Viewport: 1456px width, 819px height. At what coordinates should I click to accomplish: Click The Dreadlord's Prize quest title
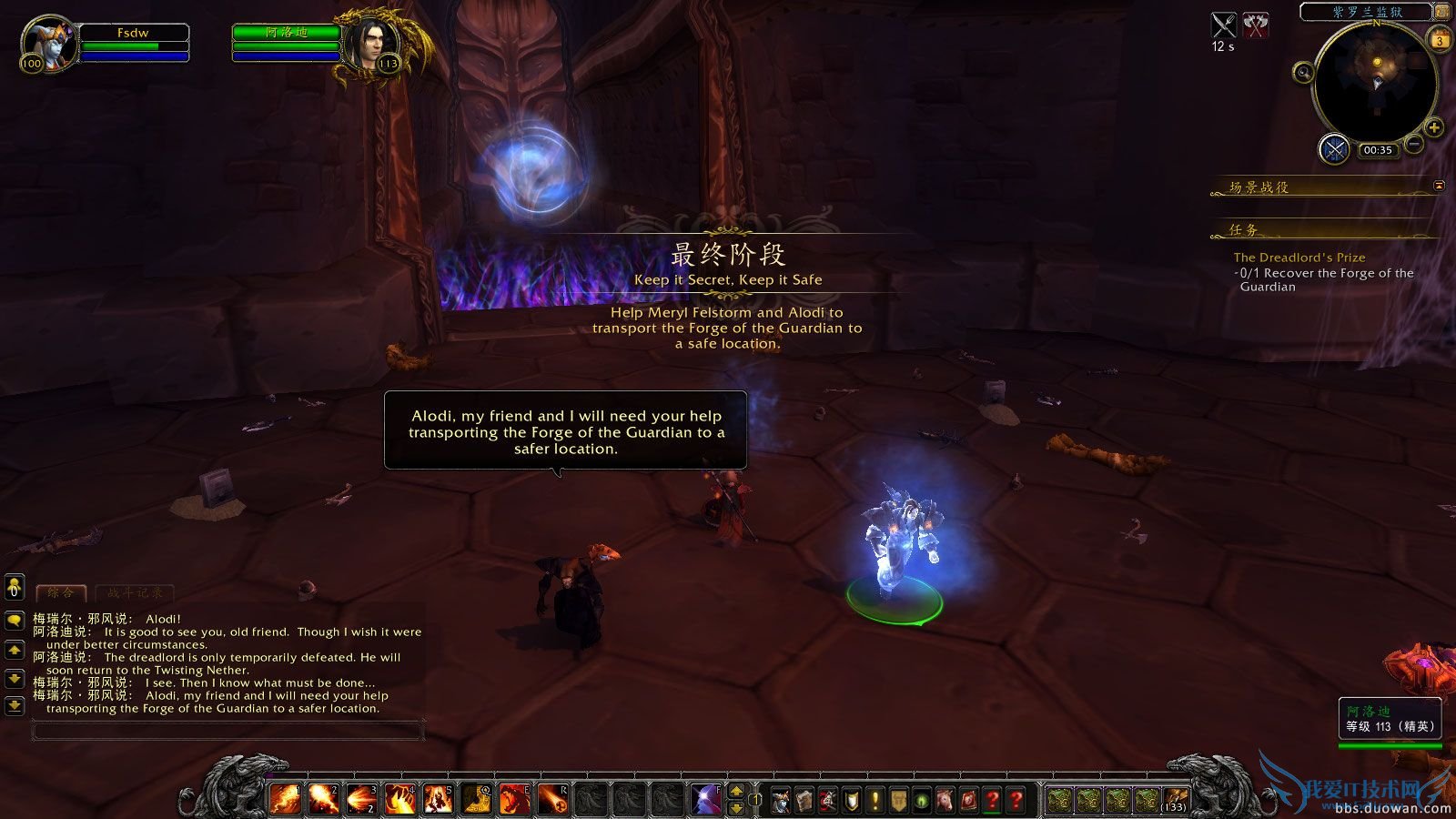(x=1299, y=257)
